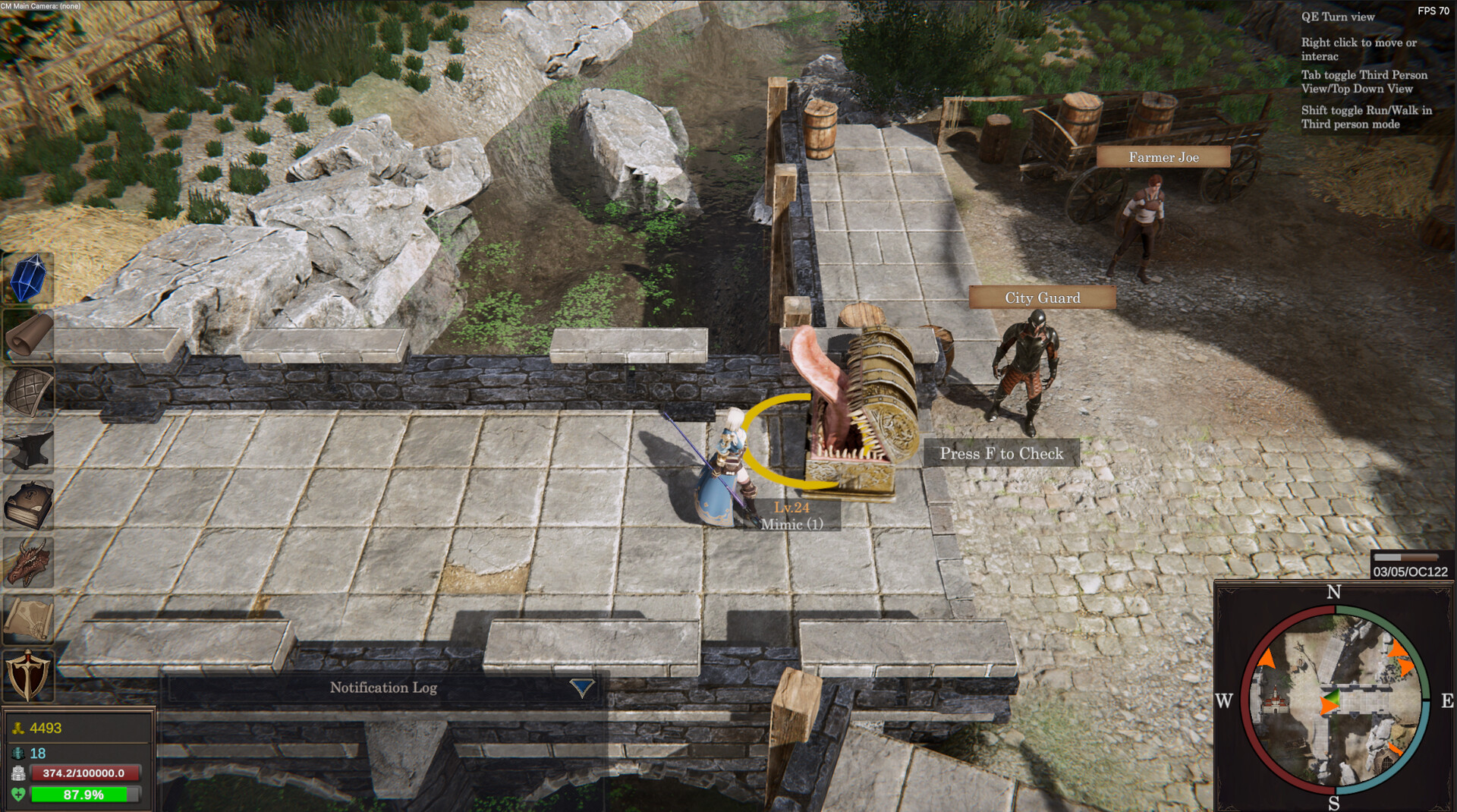1457x812 pixels.
Task: Click the circular minimap
Action: coord(1334,700)
